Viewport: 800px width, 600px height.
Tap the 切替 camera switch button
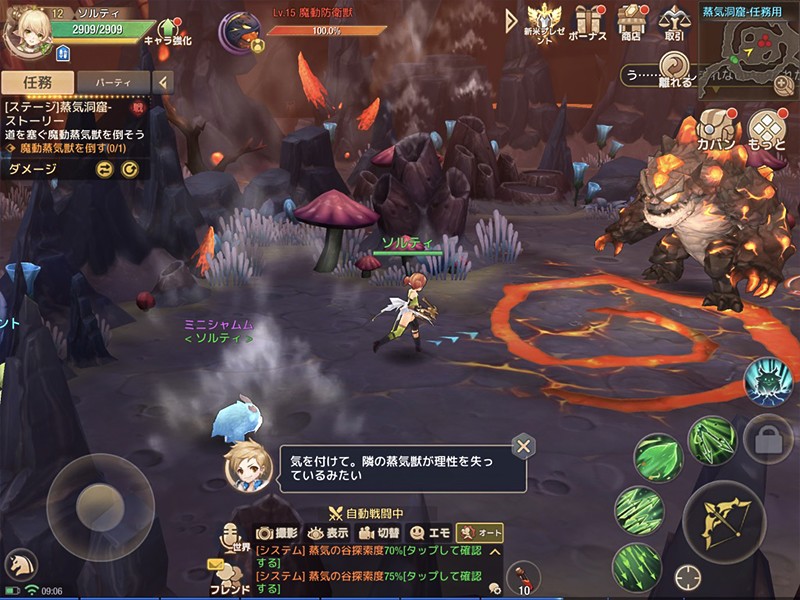[x=379, y=533]
